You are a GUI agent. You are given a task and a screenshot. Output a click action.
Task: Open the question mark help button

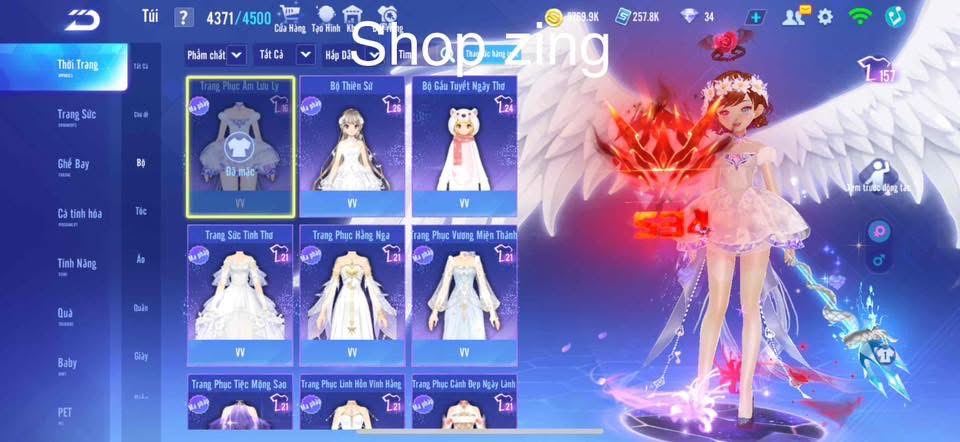pyautogui.click(x=183, y=17)
